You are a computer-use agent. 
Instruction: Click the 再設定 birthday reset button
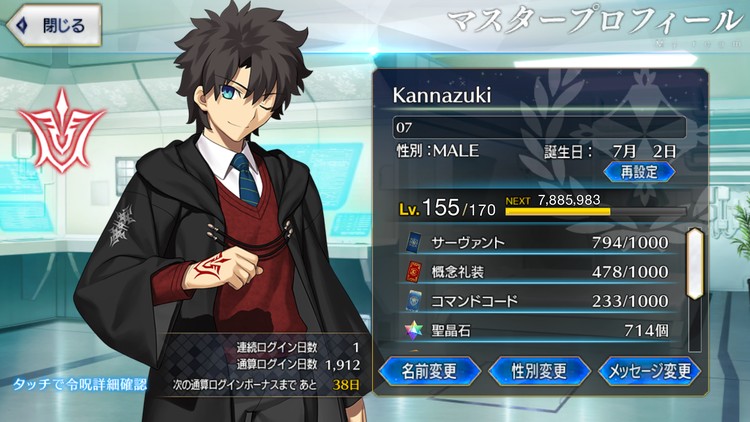637,171
